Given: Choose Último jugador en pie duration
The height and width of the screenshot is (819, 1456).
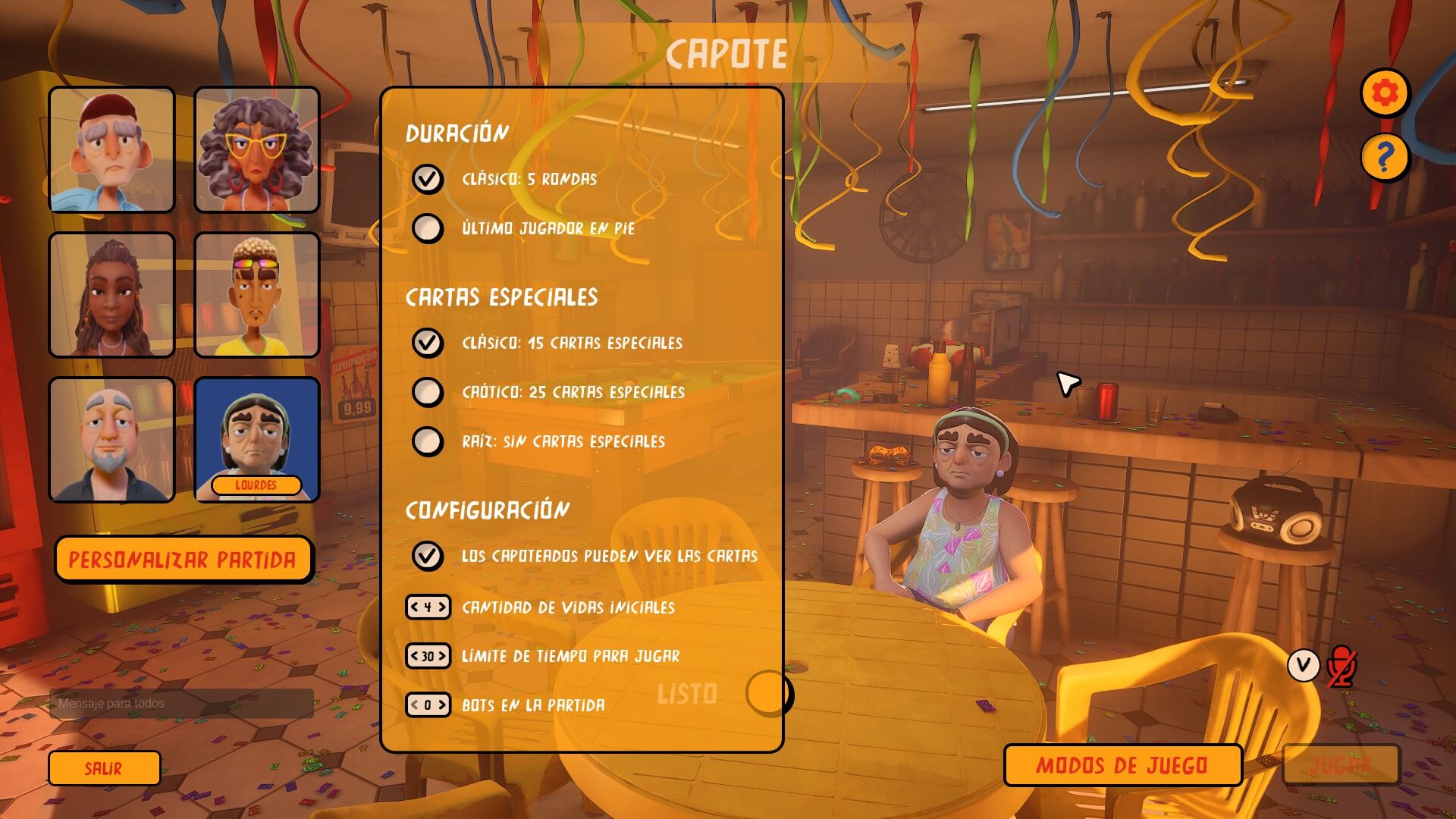Looking at the screenshot, I should click(428, 227).
